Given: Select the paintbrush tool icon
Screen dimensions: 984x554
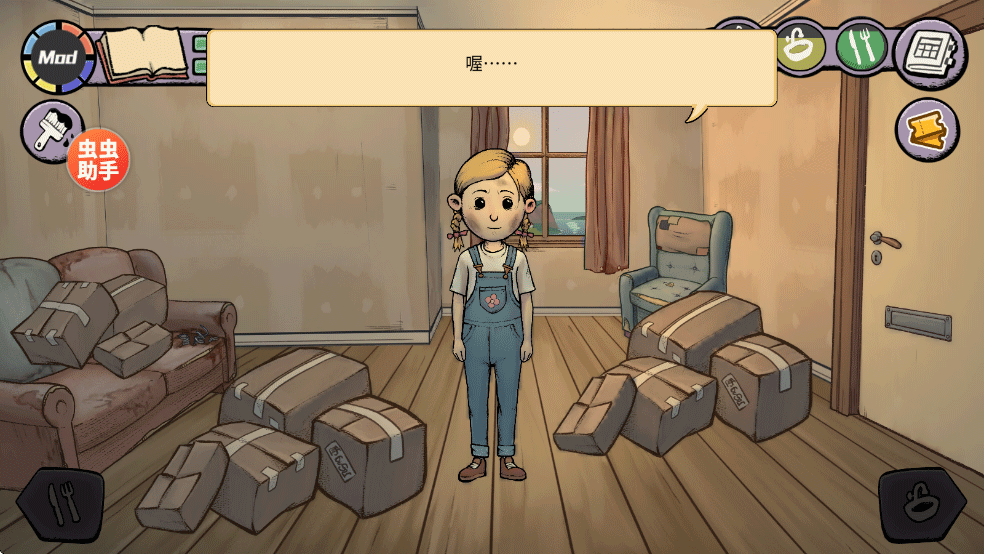Looking at the screenshot, I should click(x=50, y=131).
